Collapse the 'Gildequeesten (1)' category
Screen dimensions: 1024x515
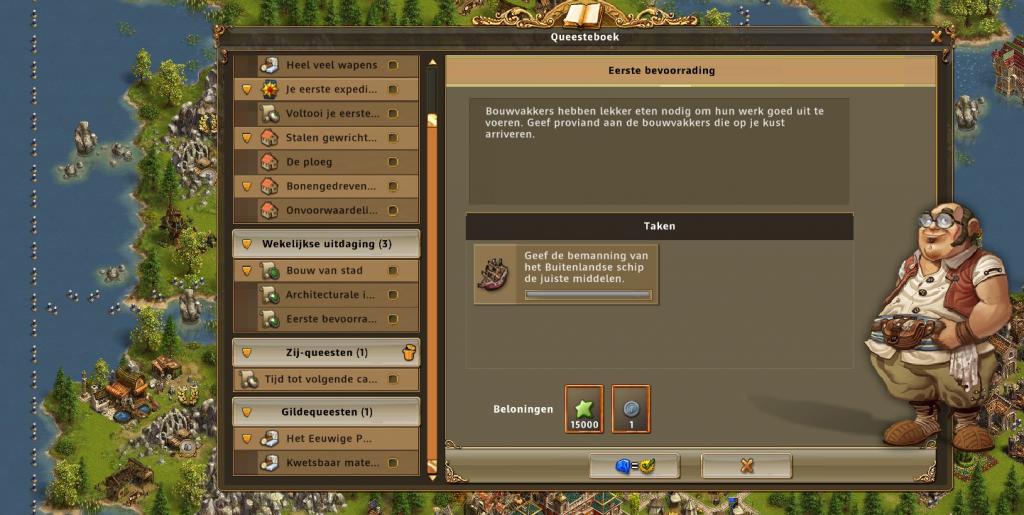pos(247,412)
